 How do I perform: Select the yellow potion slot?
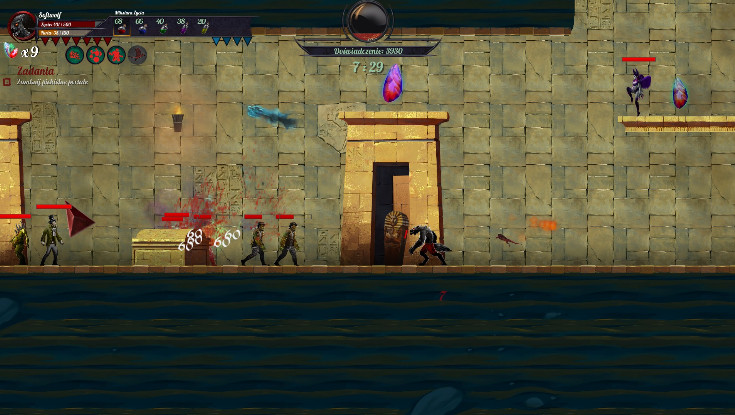[x=203, y=26]
